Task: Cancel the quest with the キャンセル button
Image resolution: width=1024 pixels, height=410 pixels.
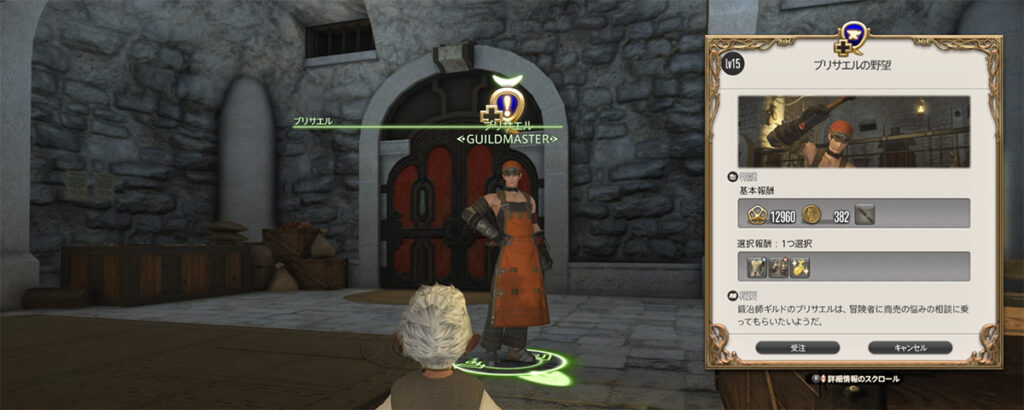Action: coord(909,347)
